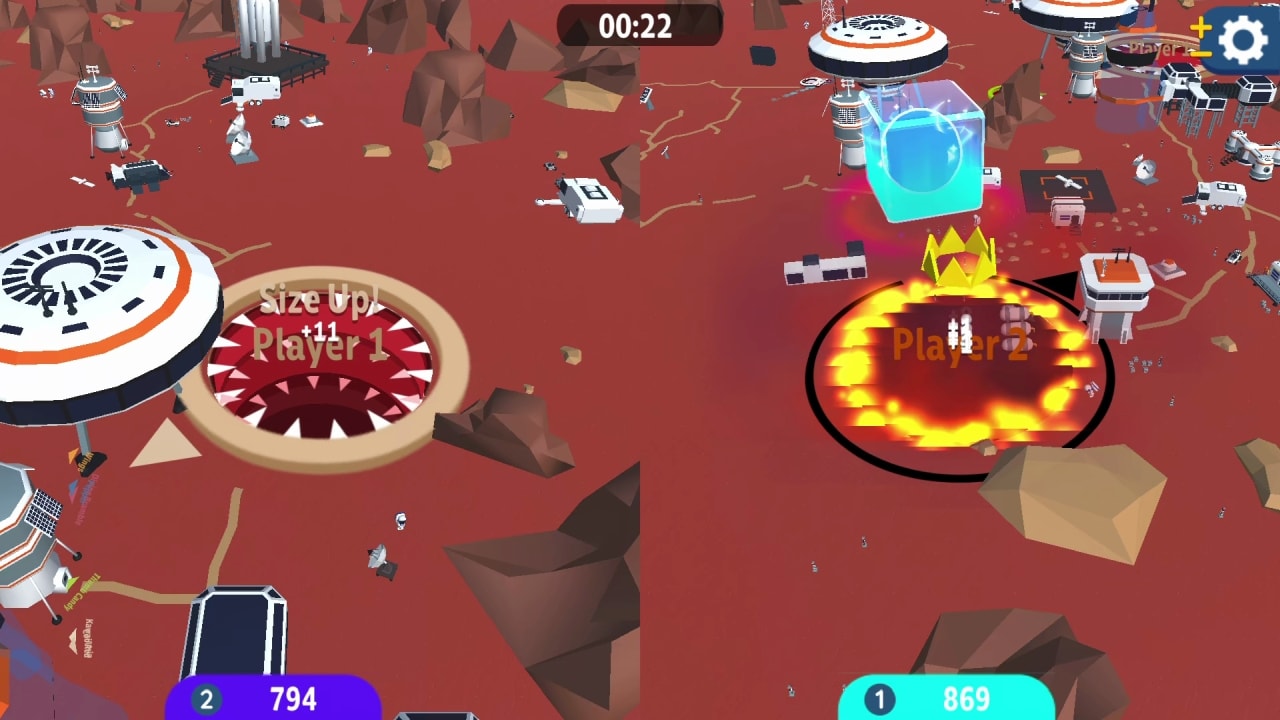
Task: Select Player 2's flaming hole
Action: pyautogui.click(x=950, y=370)
